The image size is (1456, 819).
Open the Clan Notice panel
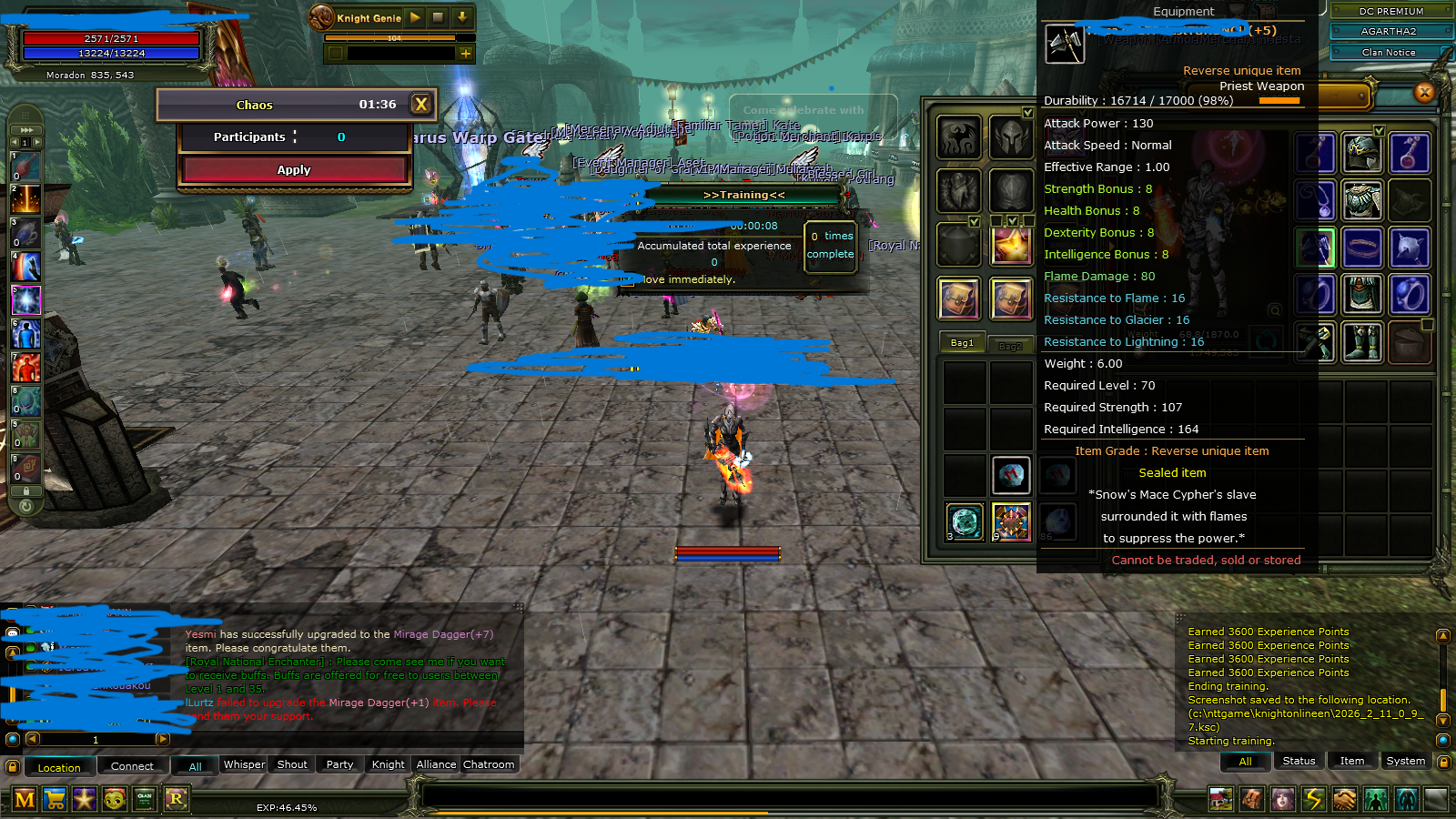point(1390,52)
